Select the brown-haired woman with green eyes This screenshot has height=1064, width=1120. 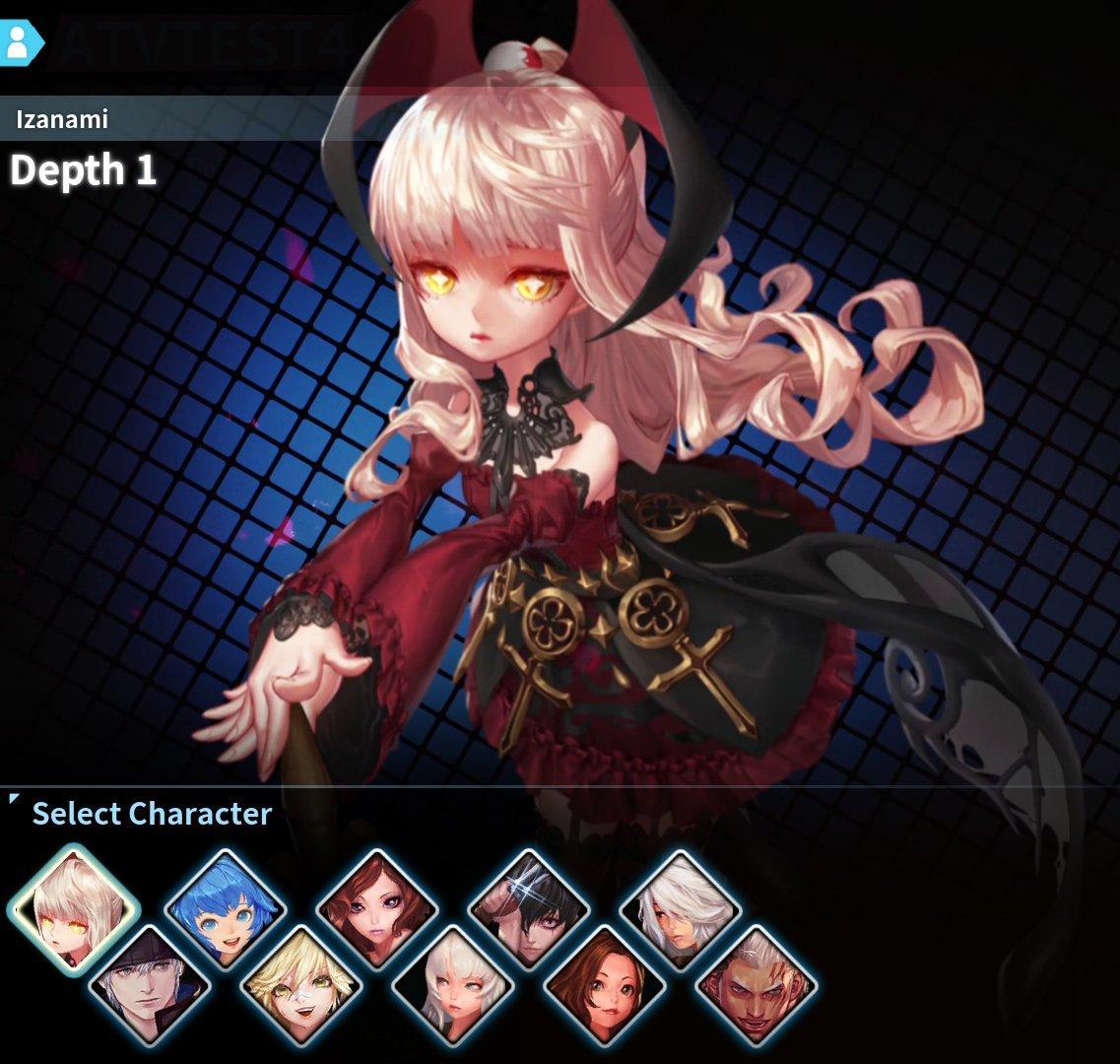tap(605, 985)
